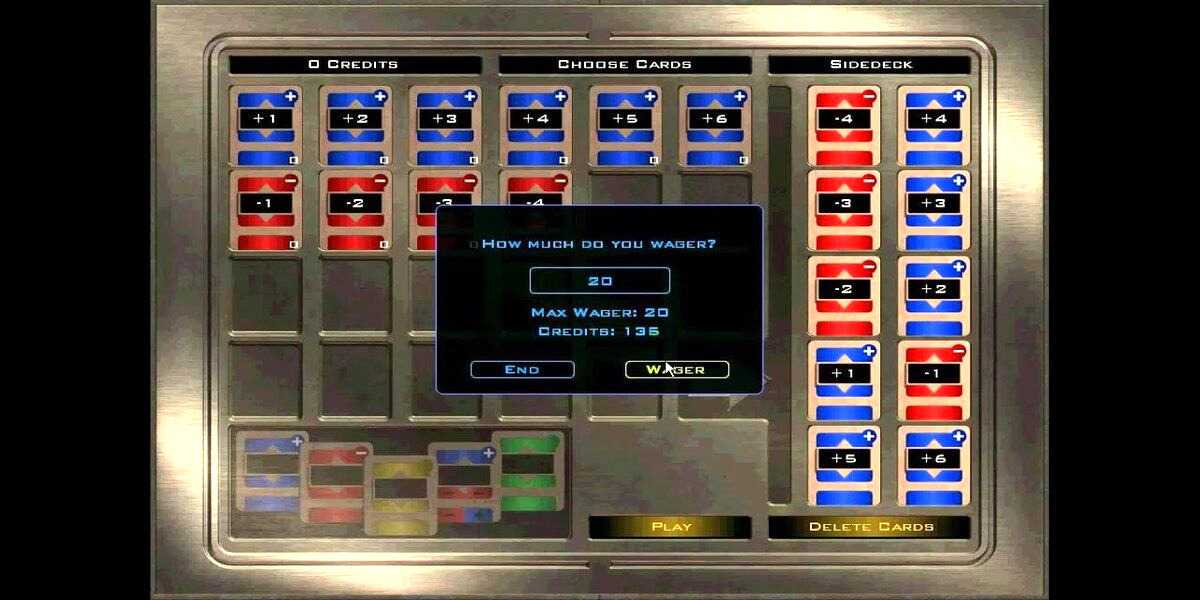Confirm the bet with the Wager button
The width and height of the screenshot is (1200, 600).
tap(677, 370)
